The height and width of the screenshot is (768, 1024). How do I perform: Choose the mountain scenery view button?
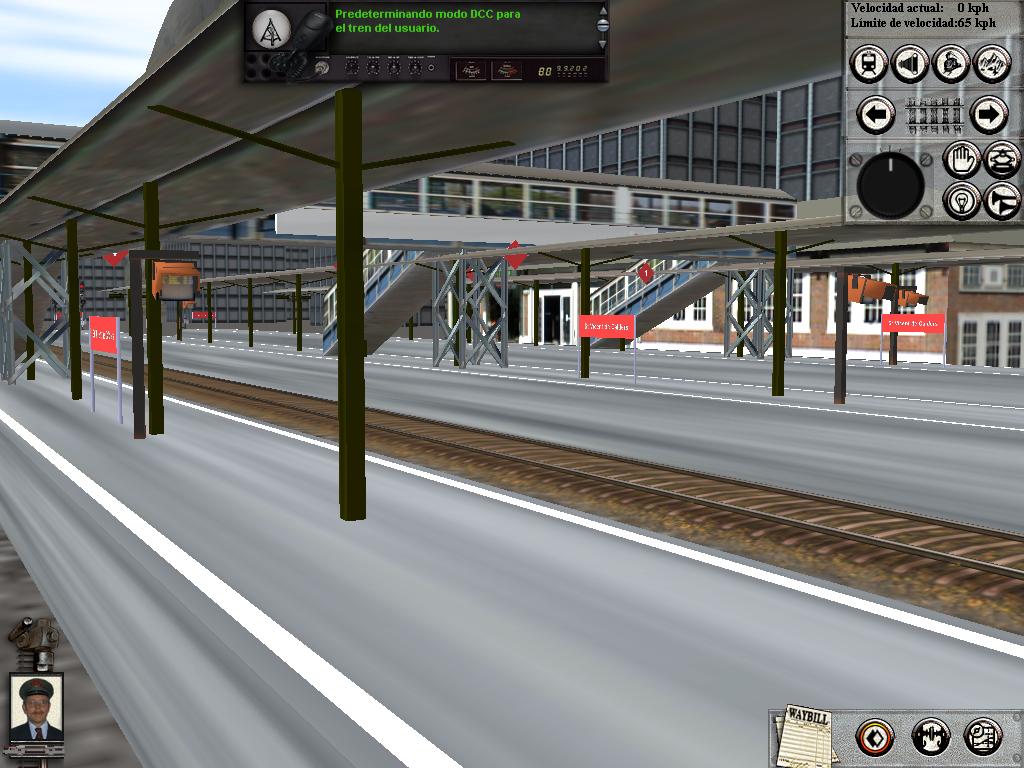click(990, 64)
